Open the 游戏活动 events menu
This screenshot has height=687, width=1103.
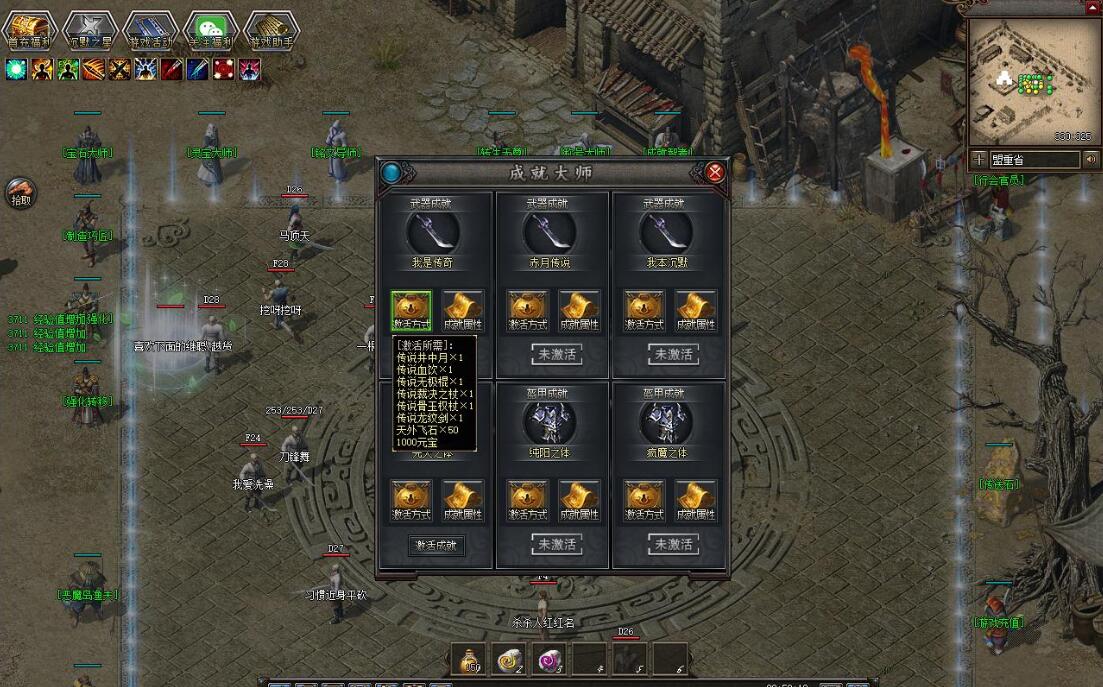(149, 30)
